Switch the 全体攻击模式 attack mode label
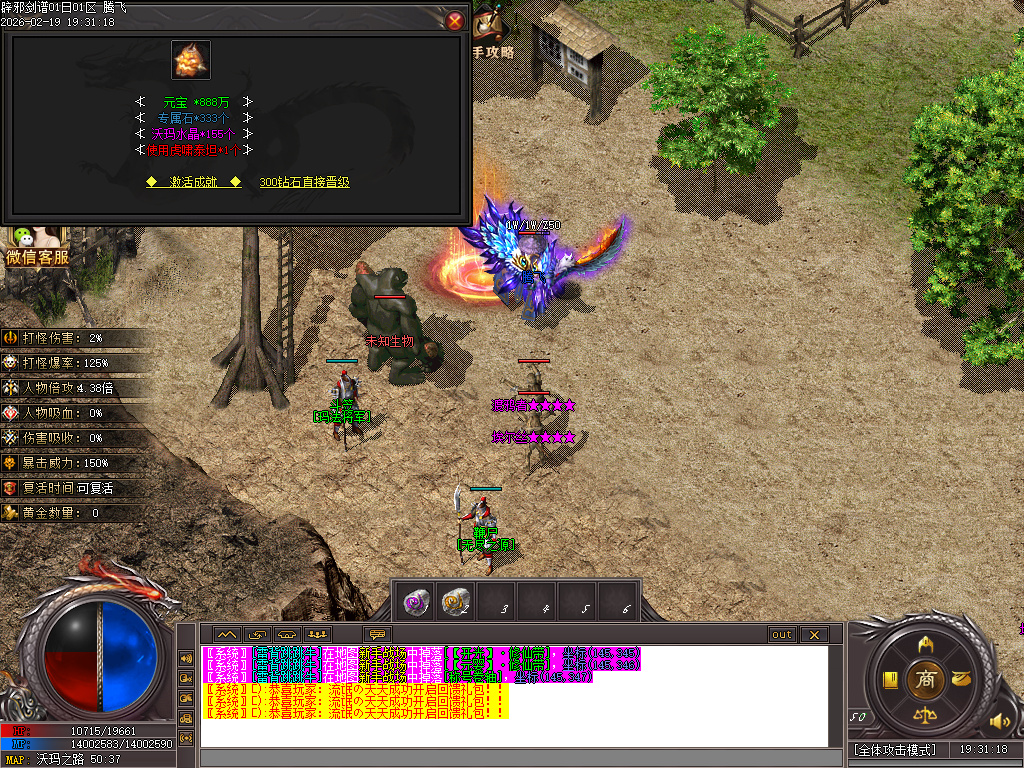The image size is (1024, 768). tap(895, 750)
